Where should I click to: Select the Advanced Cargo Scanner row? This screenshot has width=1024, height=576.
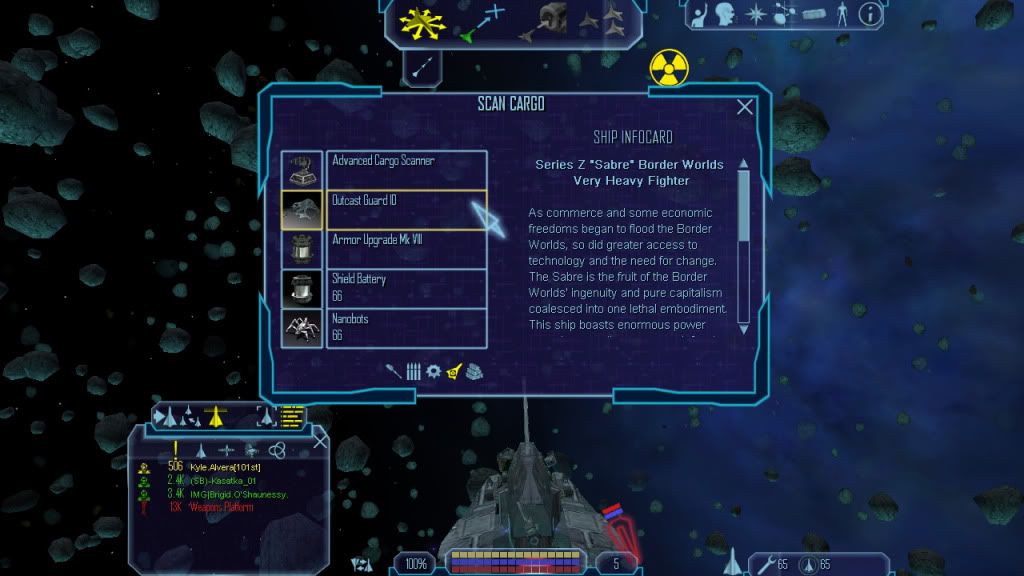tap(406, 169)
